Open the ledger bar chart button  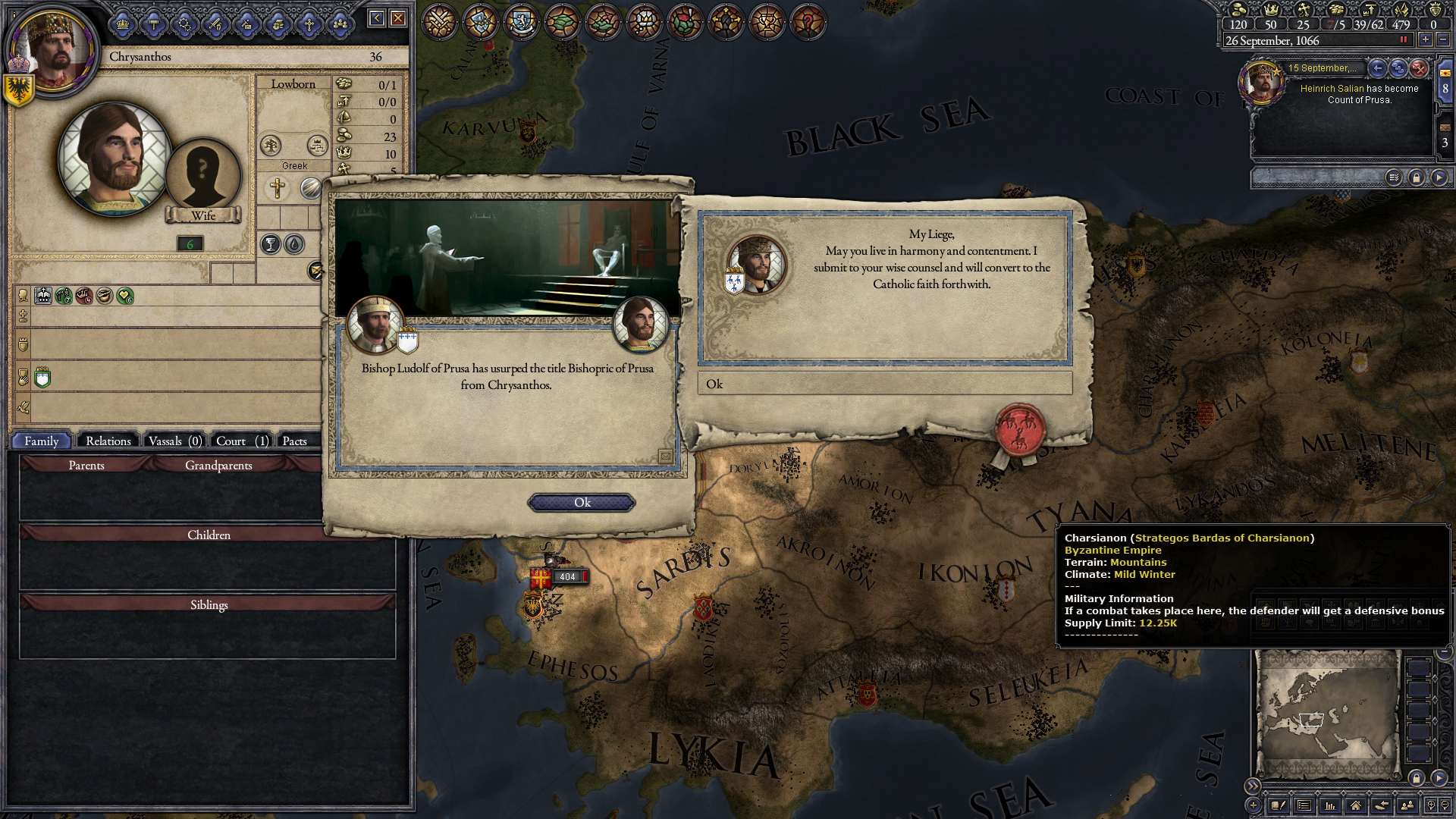pyautogui.click(x=1329, y=805)
